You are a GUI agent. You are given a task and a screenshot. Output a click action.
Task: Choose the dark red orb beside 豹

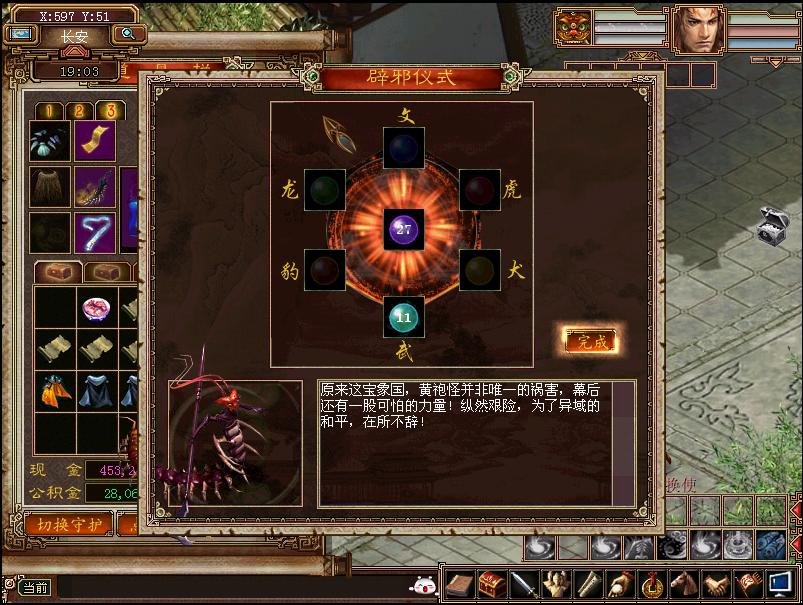325,270
